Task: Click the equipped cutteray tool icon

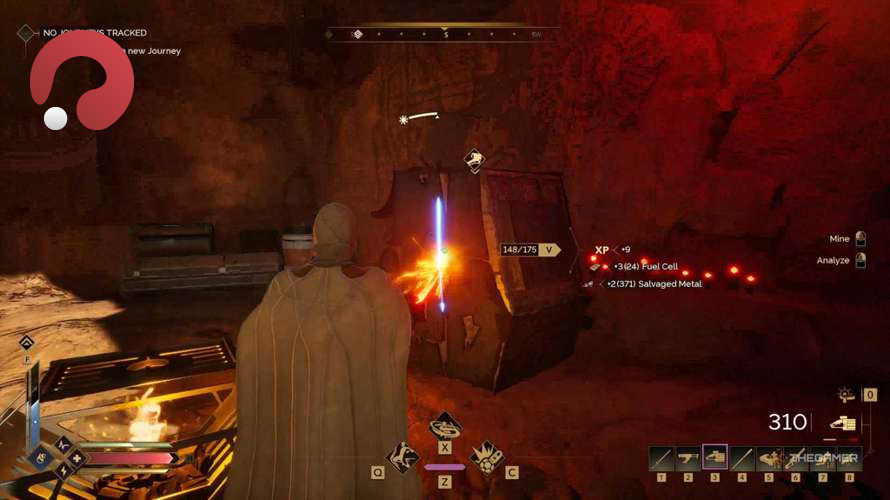Action: [x=843, y=423]
